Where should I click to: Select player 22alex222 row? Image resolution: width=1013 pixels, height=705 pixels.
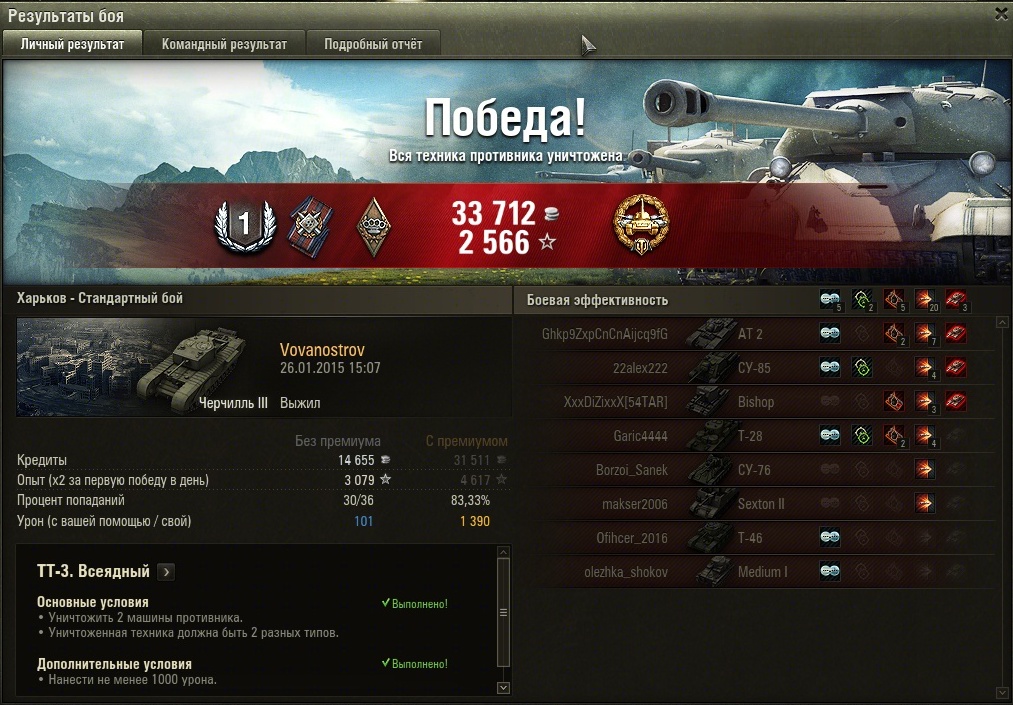coord(640,368)
